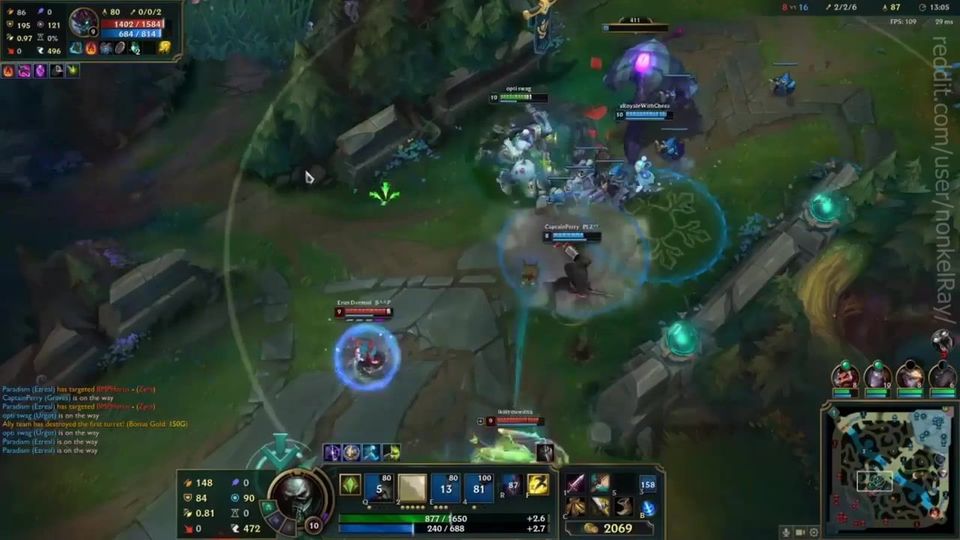
Task: Select the ultimate ability showing cooldown 81
Action: click(478, 487)
